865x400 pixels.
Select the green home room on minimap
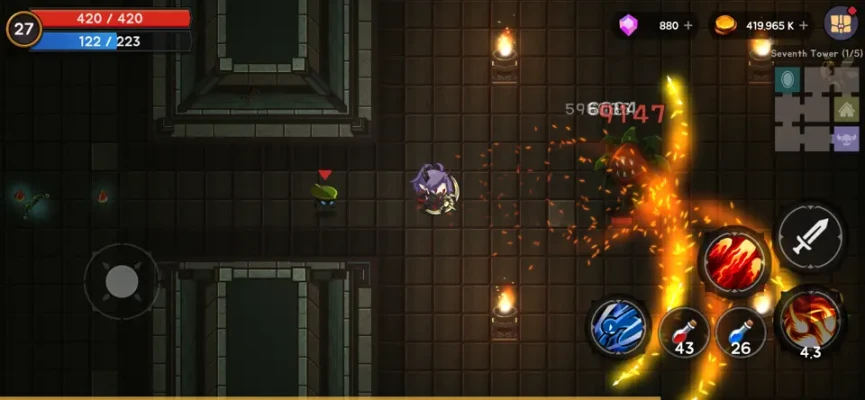[845, 110]
